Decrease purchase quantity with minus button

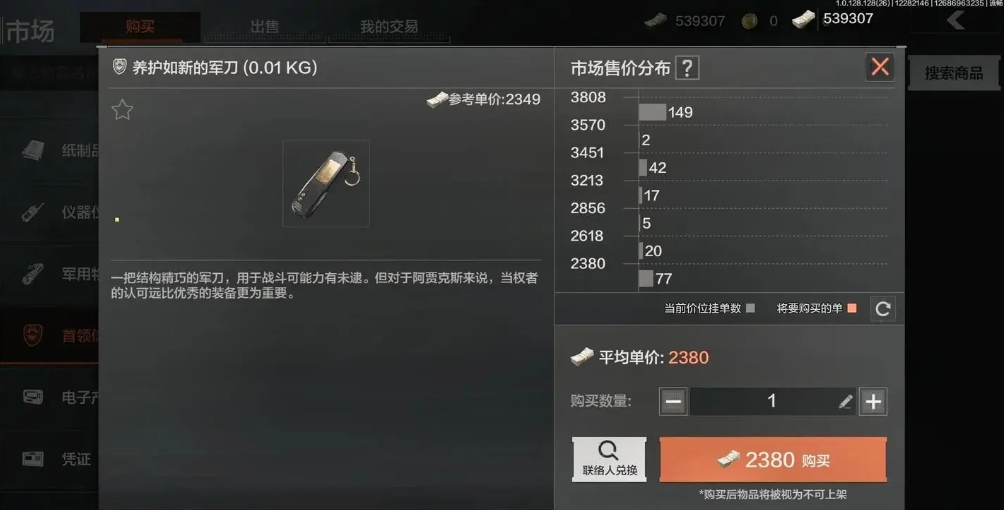(x=673, y=401)
